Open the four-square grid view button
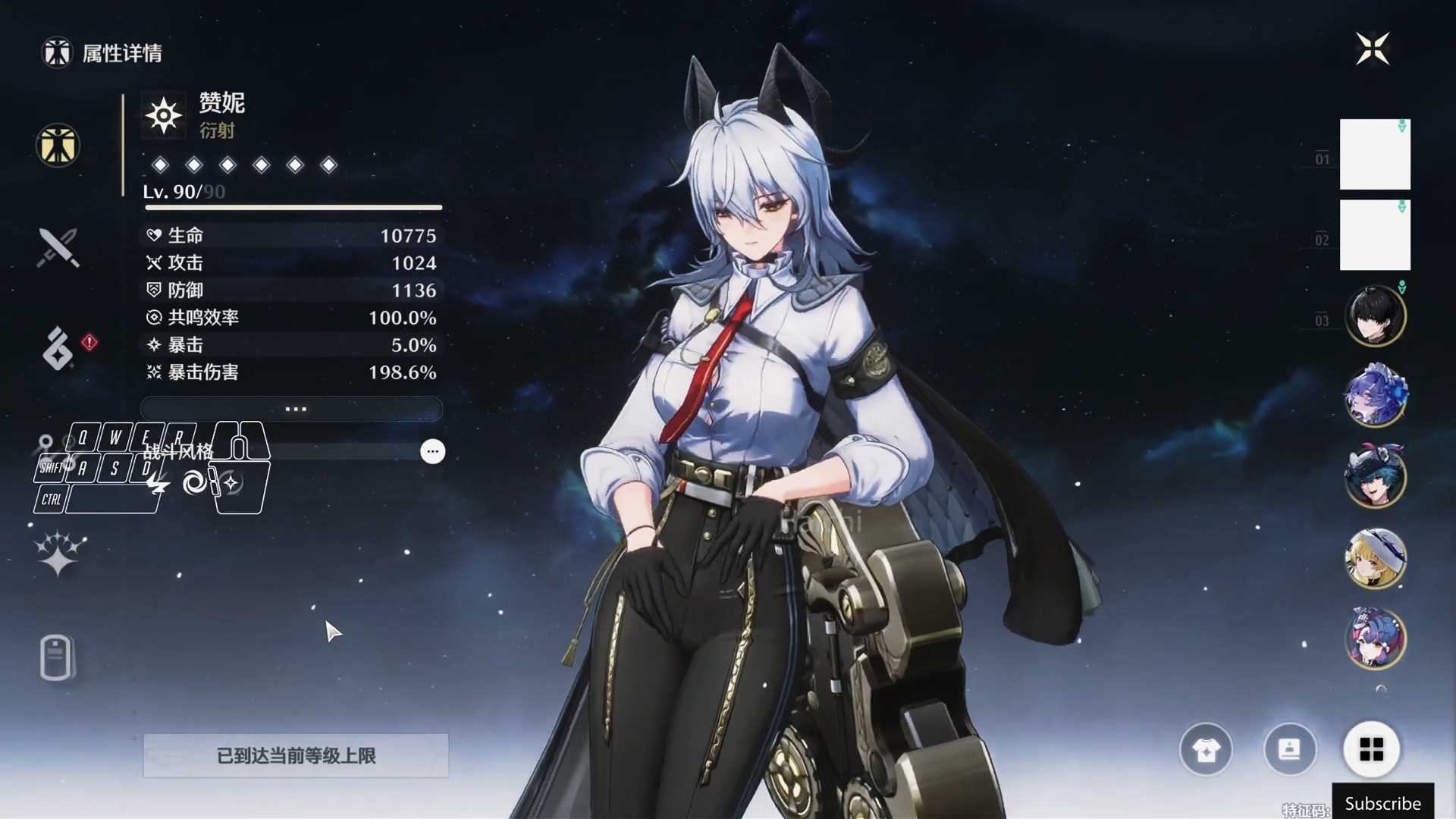This screenshot has width=1456, height=819. pyautogui.click(x=1371, y=750)
